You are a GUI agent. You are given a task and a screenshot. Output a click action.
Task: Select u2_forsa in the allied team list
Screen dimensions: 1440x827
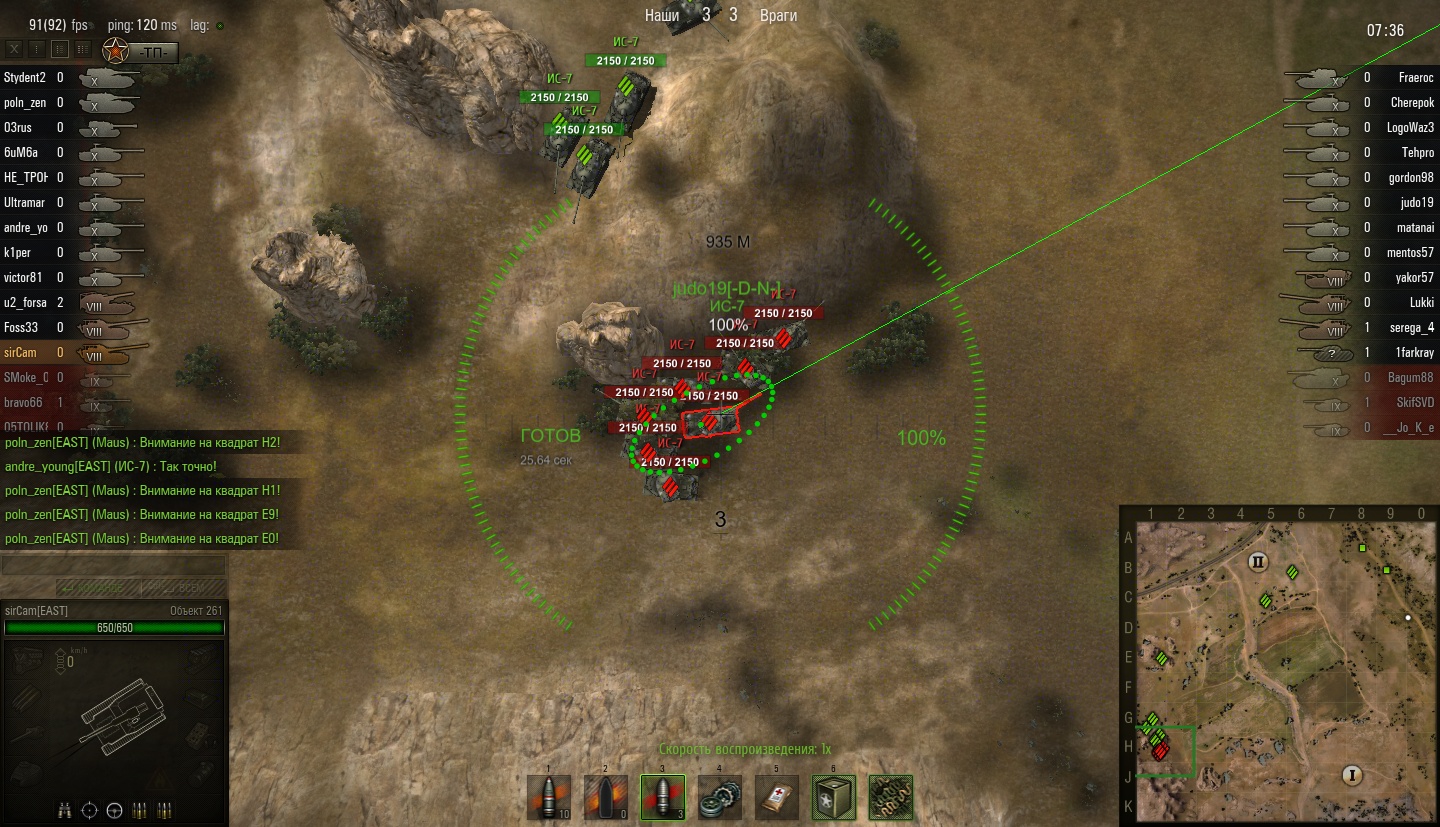point(26,302)
